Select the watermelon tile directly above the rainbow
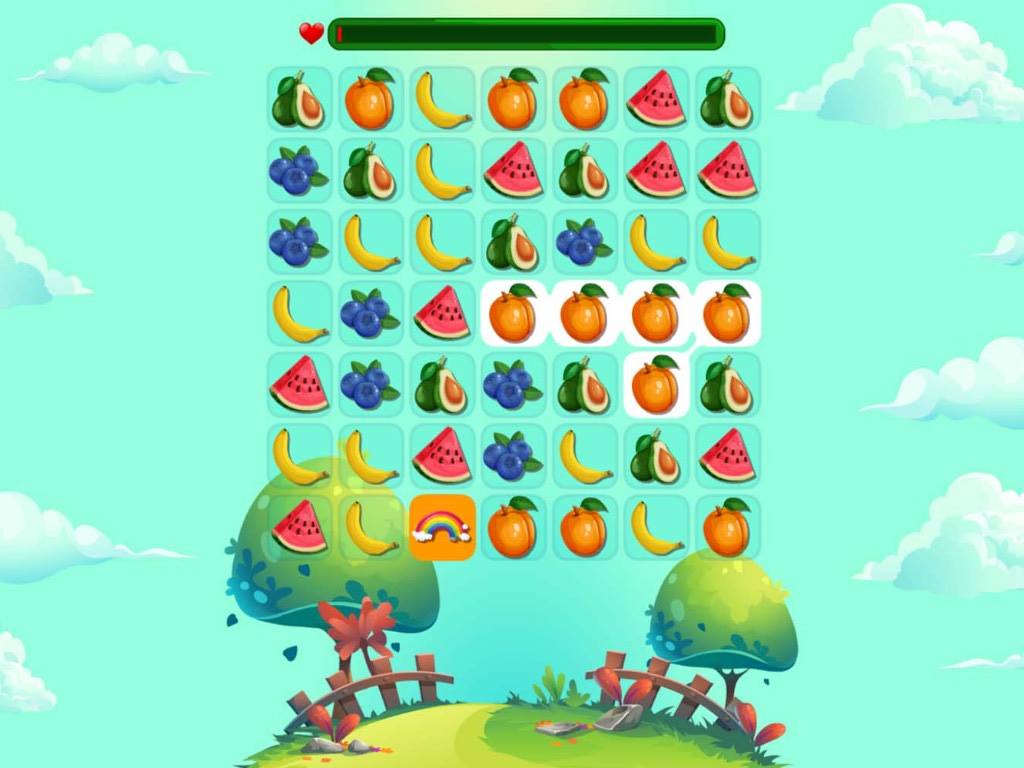The image size is (1024, 768). pos(442,456)
